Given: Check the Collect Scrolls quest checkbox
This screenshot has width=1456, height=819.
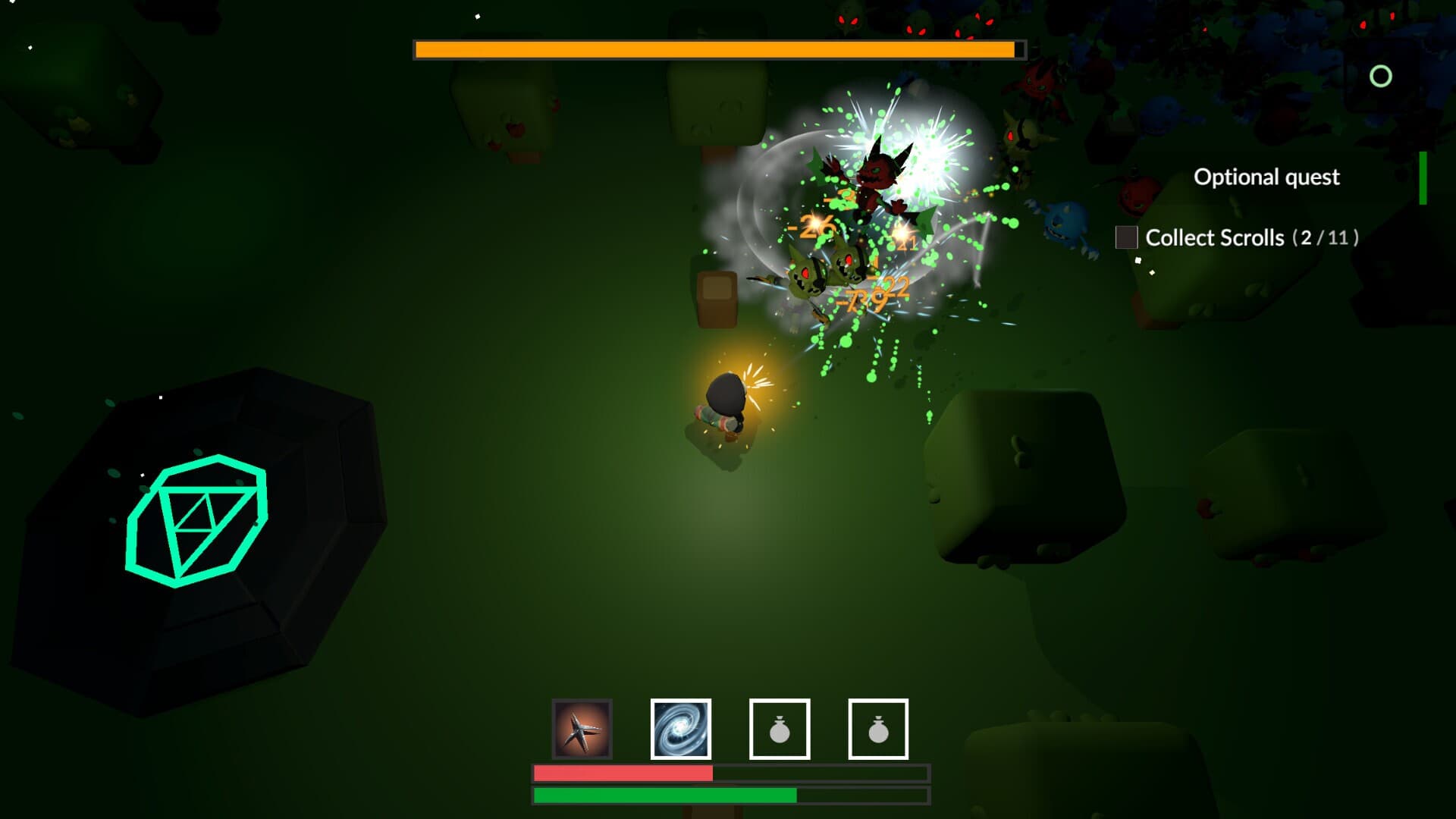Looking at the screenshot, I should [1128, 238].
